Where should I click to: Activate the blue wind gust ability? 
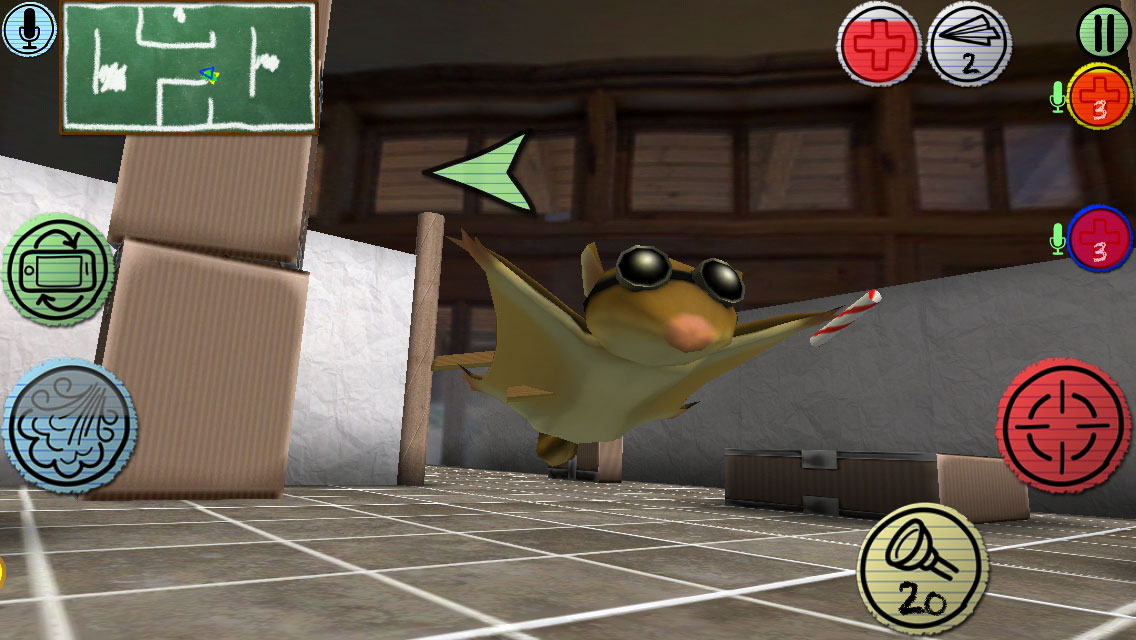click(69, 426)
